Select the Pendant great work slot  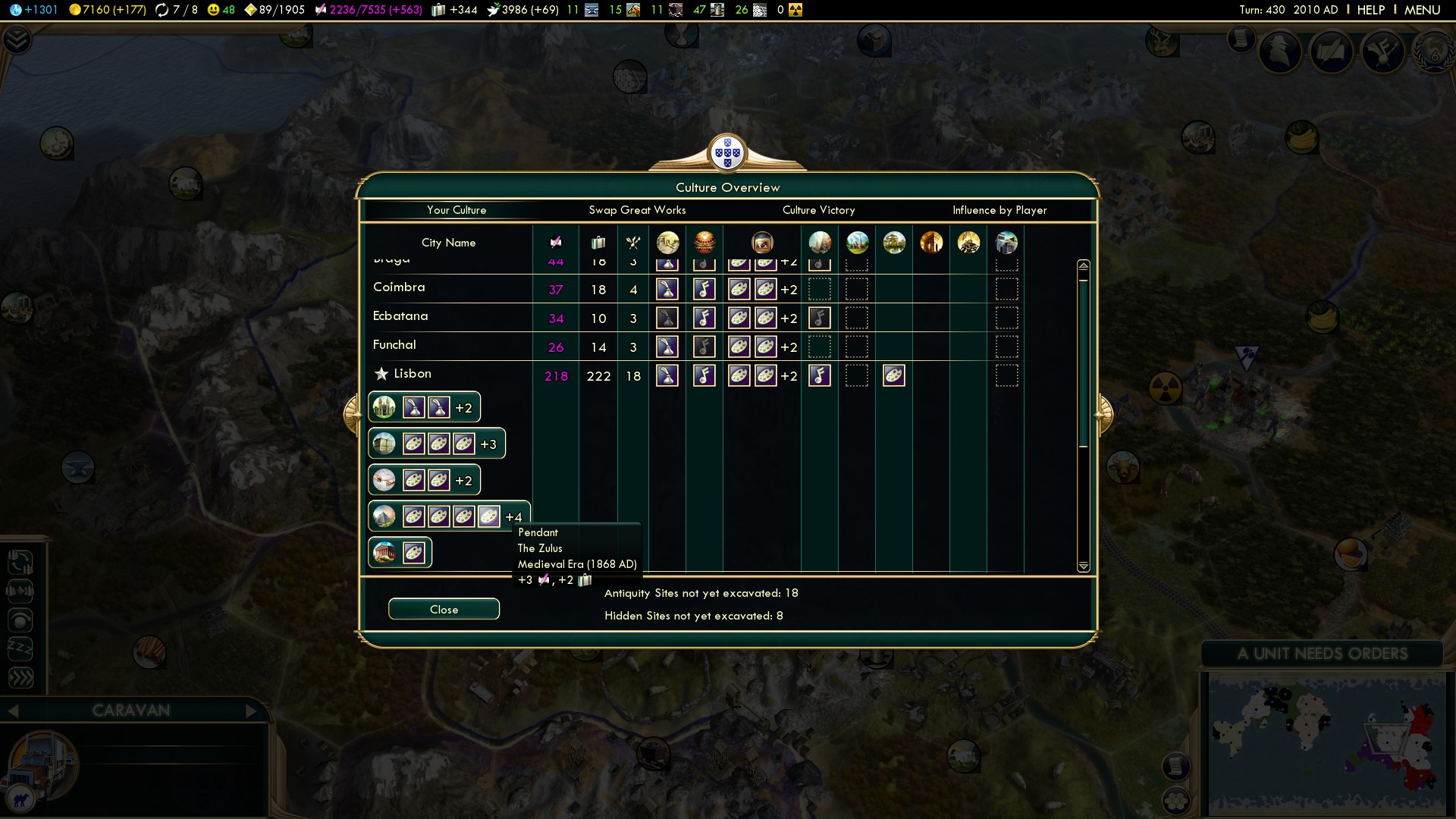(488, 517)
